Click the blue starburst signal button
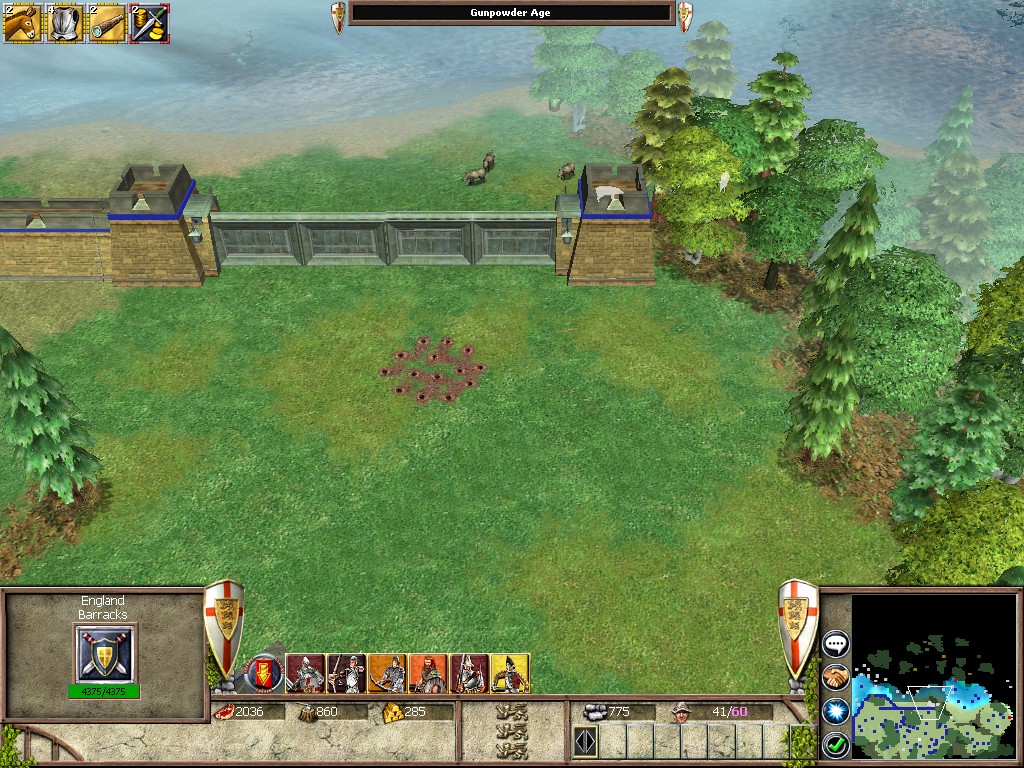 coord(835,710)
